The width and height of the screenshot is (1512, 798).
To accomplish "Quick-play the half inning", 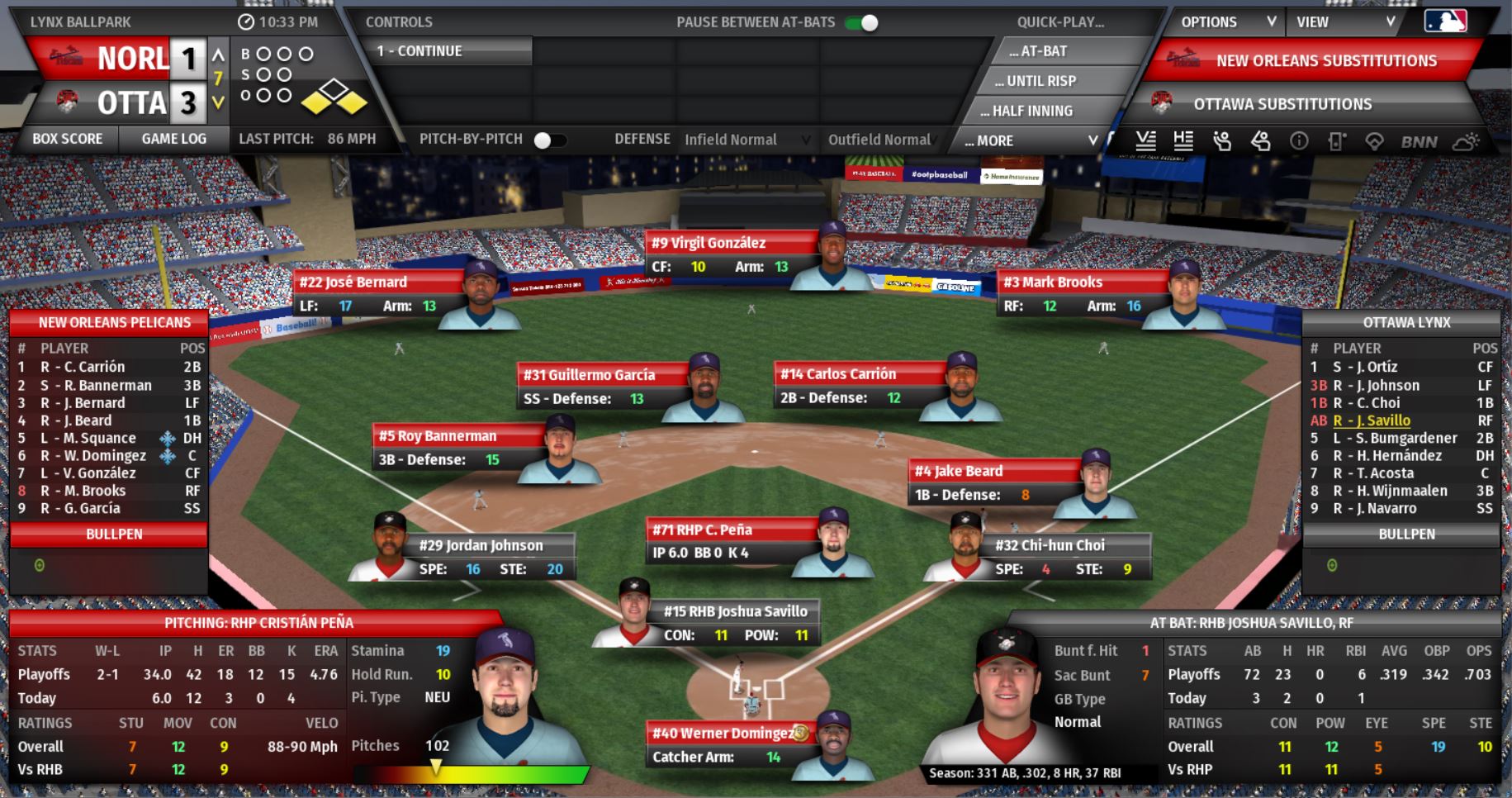I will (1031, 111).
